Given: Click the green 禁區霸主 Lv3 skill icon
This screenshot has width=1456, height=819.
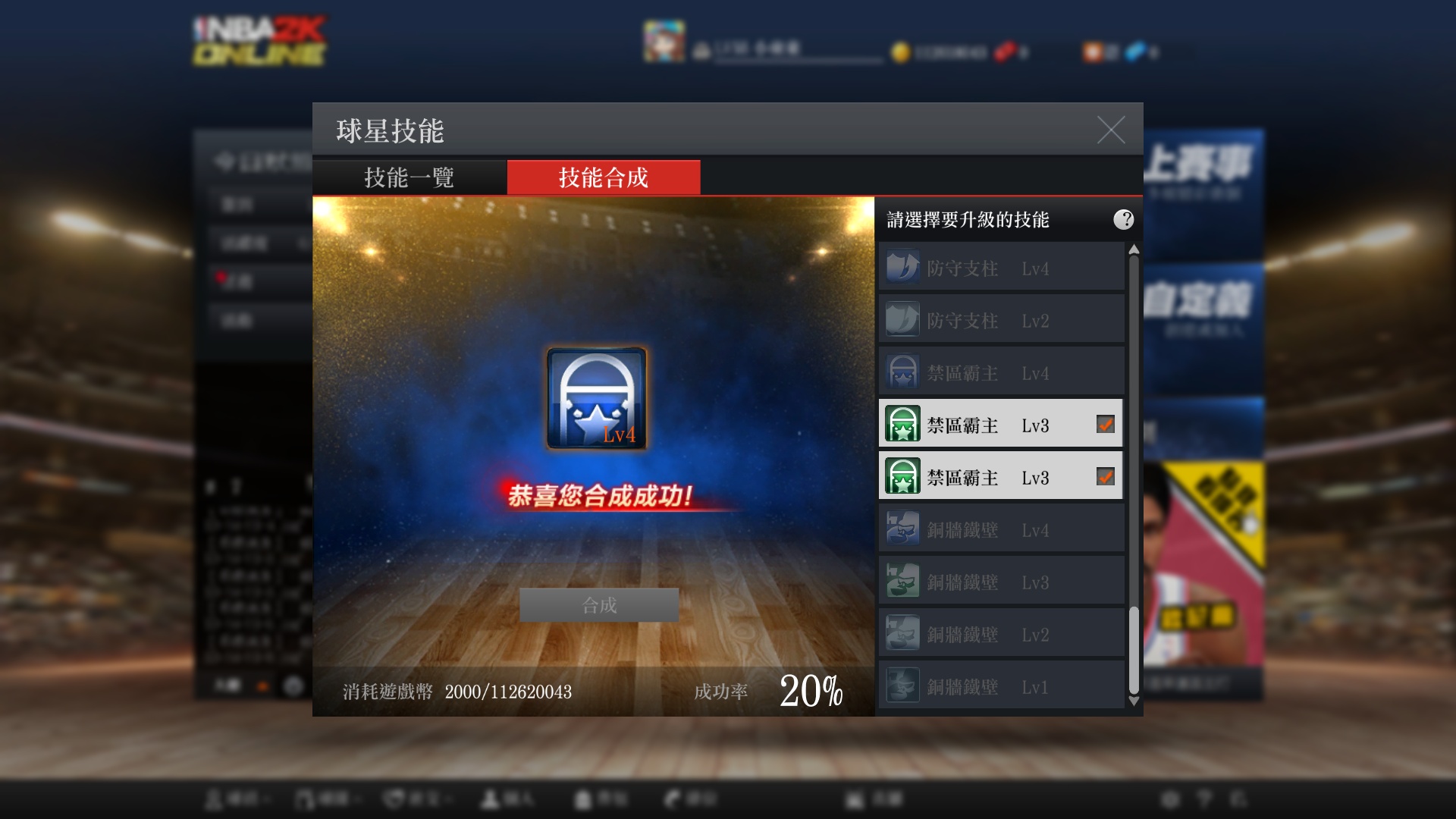Looking at the screenshot, I should tap(902, 425).
